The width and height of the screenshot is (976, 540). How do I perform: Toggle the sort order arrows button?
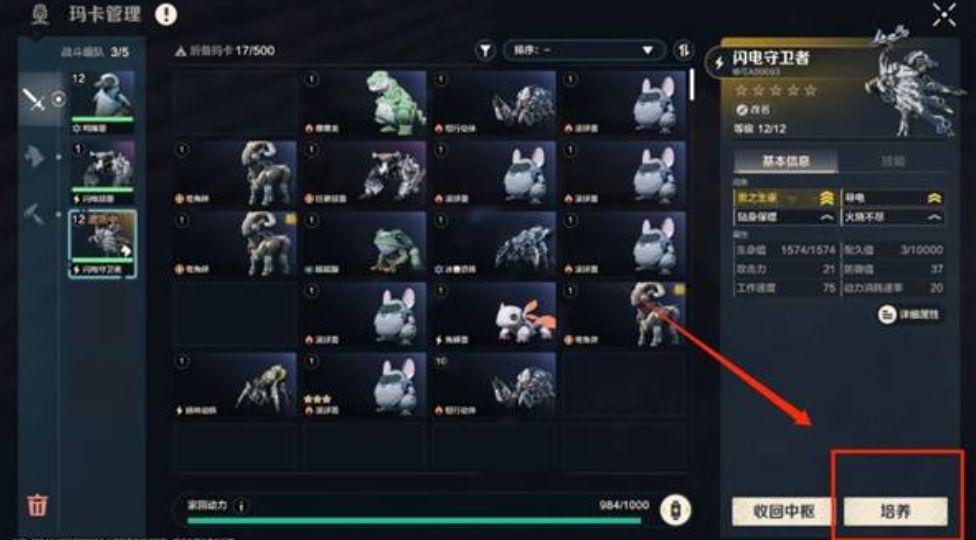pos(683,50)
